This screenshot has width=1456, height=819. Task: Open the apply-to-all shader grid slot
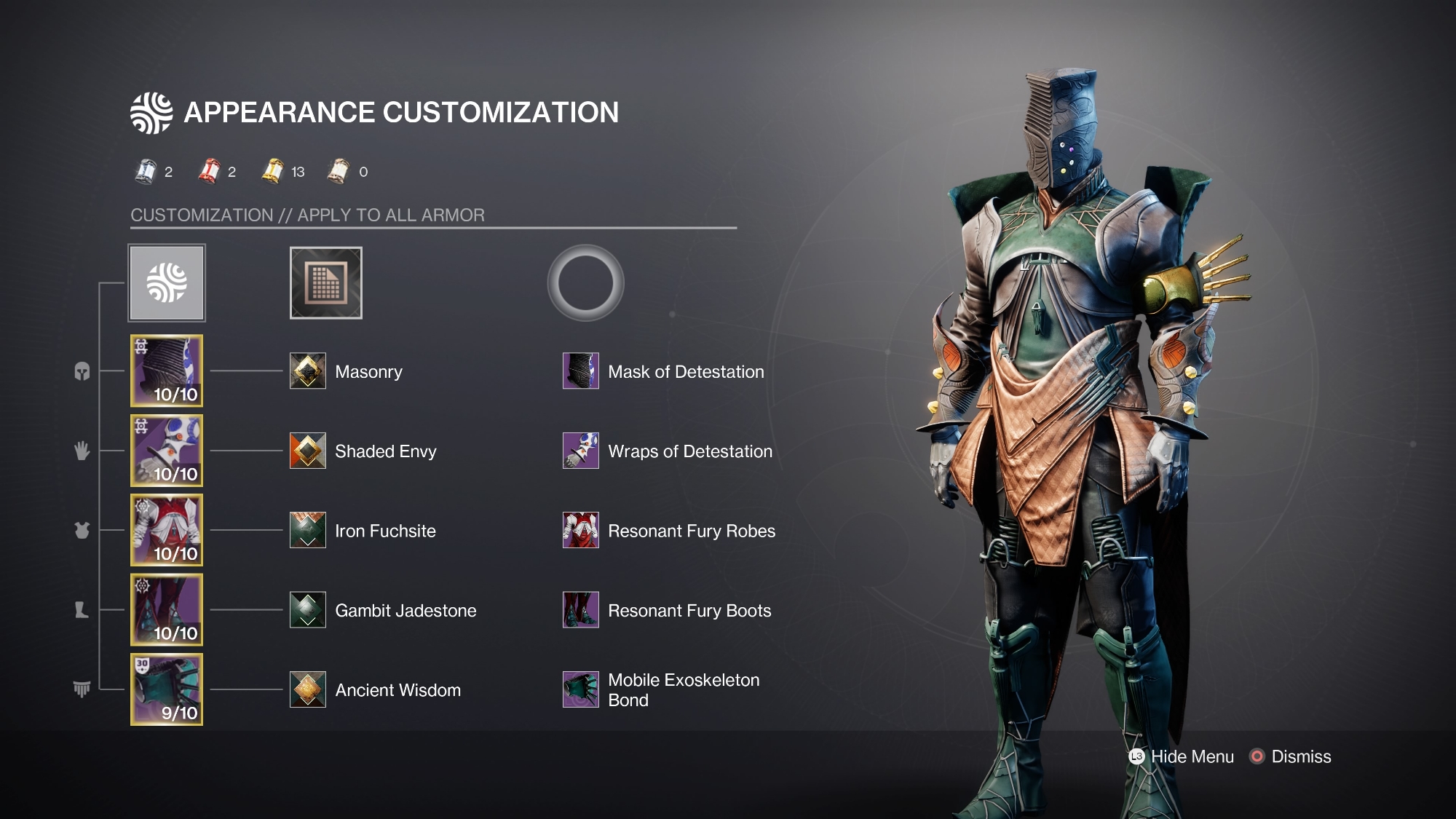click(x=325, y=282)
